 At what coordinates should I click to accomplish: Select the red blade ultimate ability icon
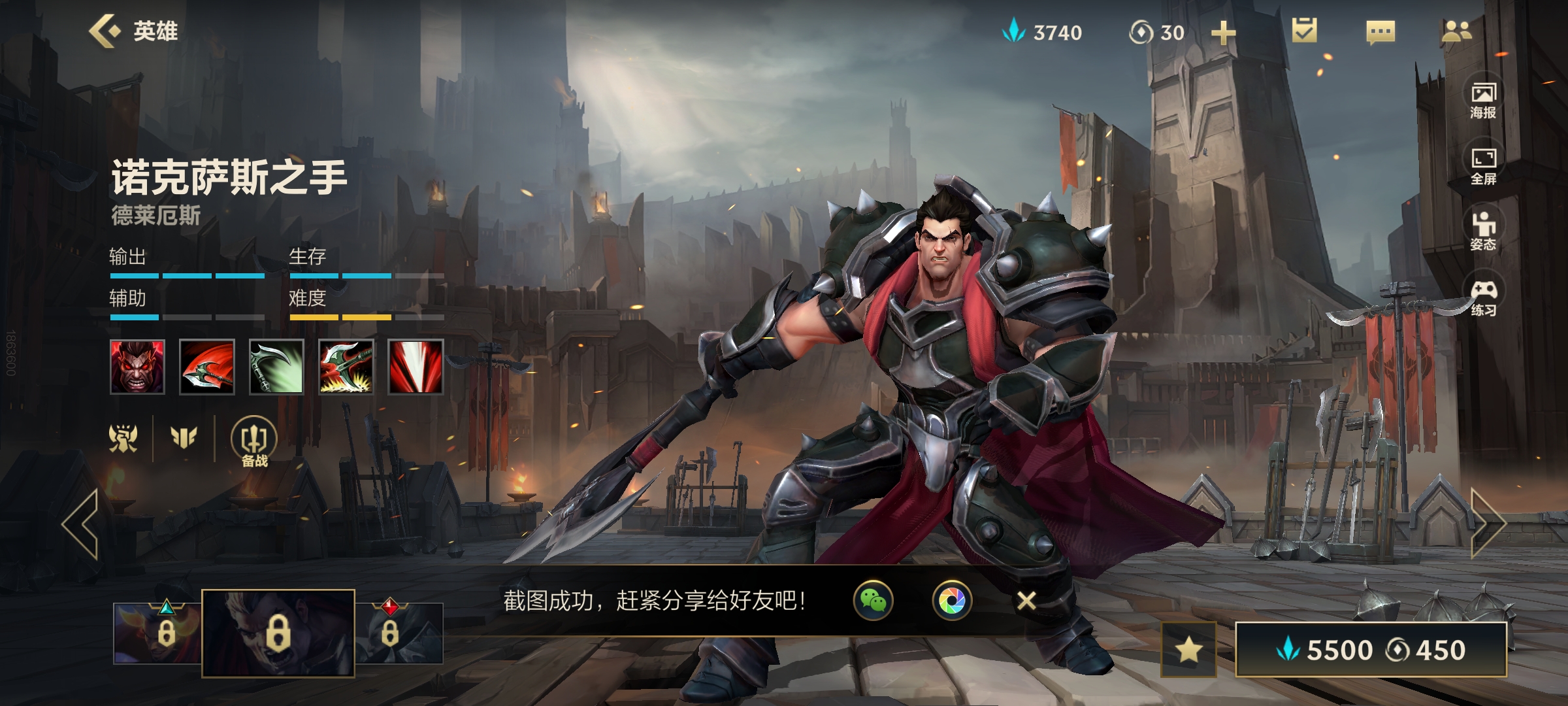coord(416,367)
